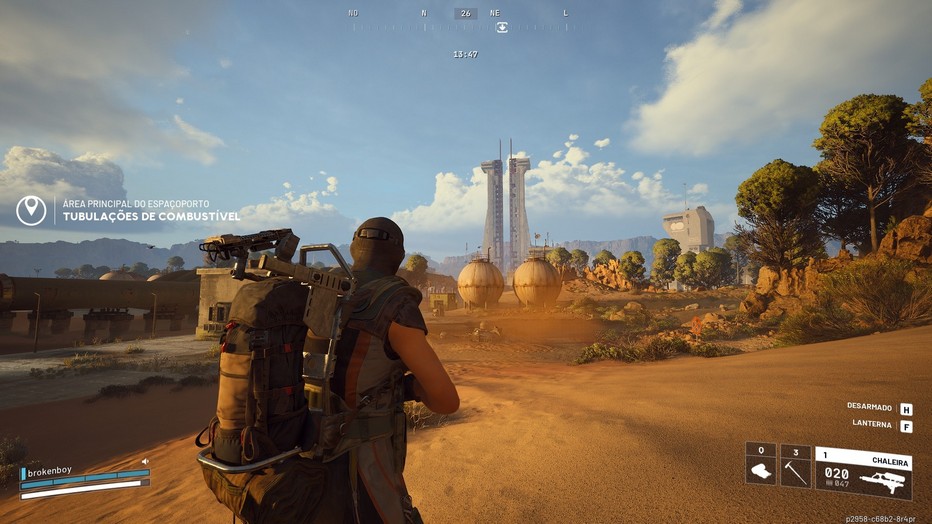Viewport: 932px width, 524px height.
Task: Select the Chaleira weapon slot
Action: (x=863, y=472)
